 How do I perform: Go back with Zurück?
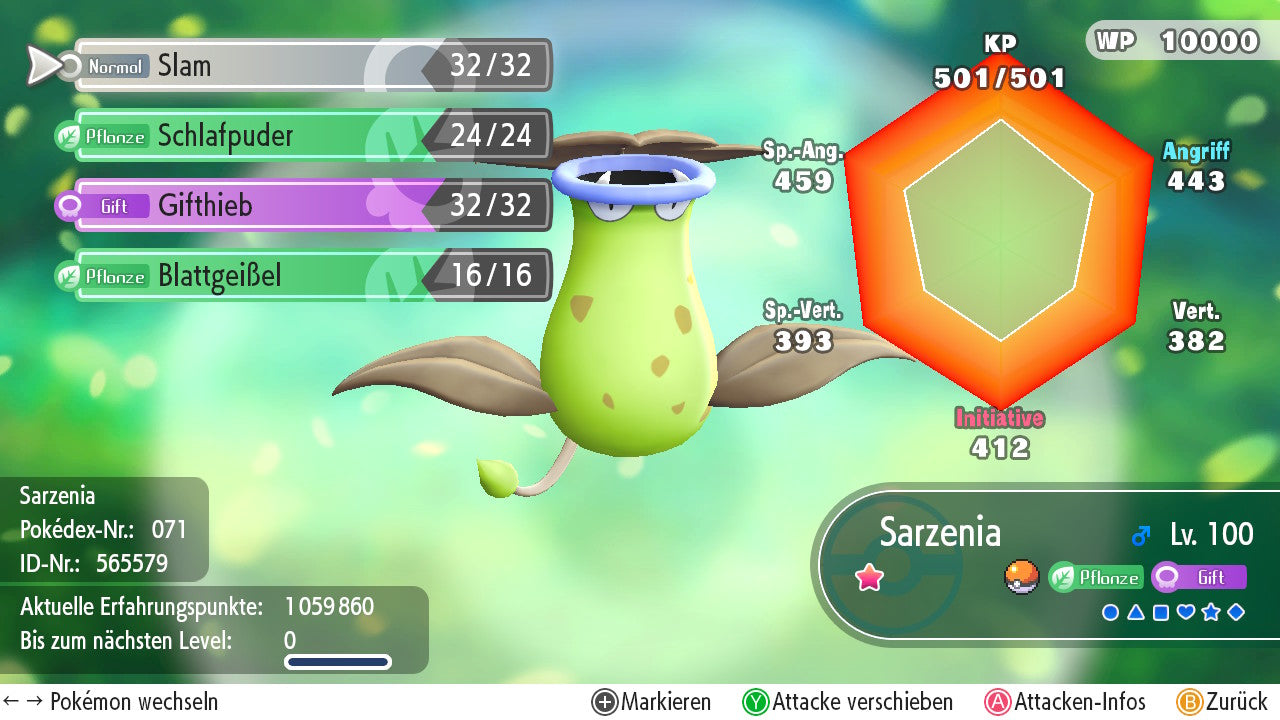coord(1222,702)
